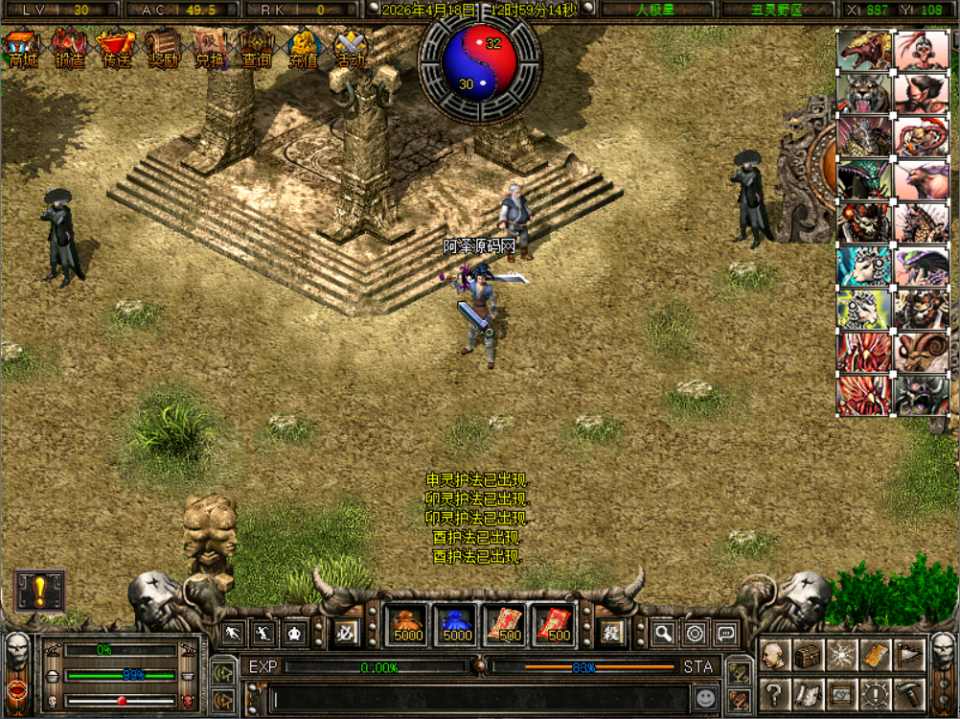Open the 活动 events menu
960x719 pixels.
pos(350,47)
